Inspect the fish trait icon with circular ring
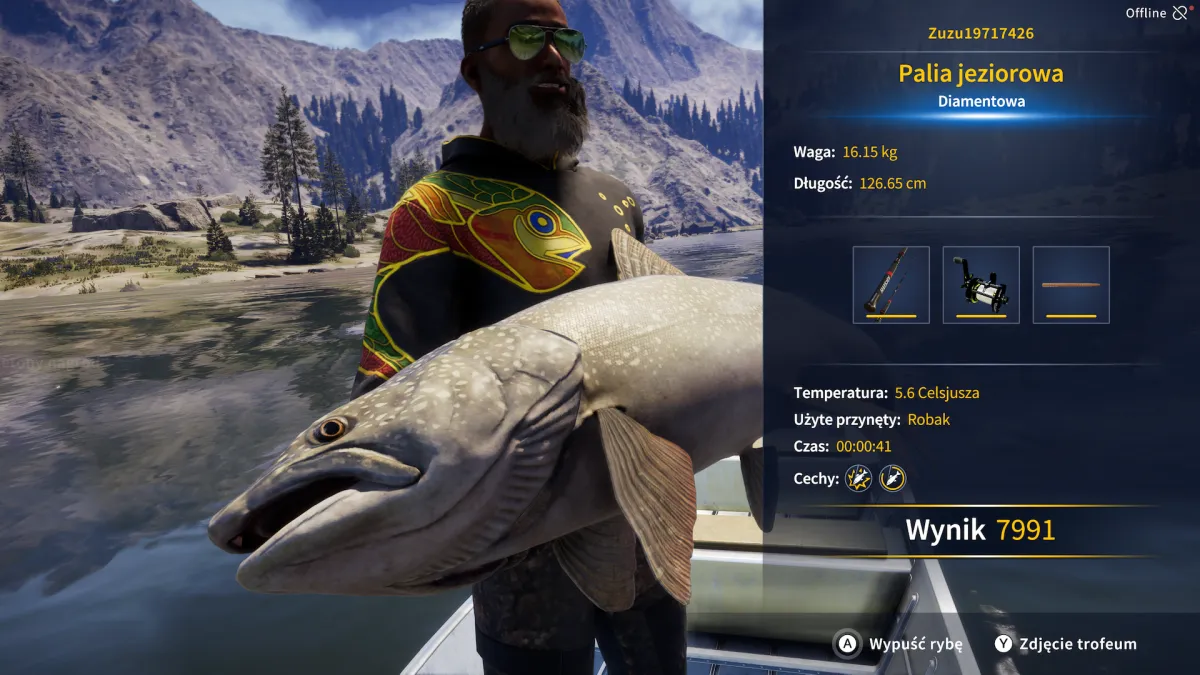1200x675 pixels. (892, 478)
